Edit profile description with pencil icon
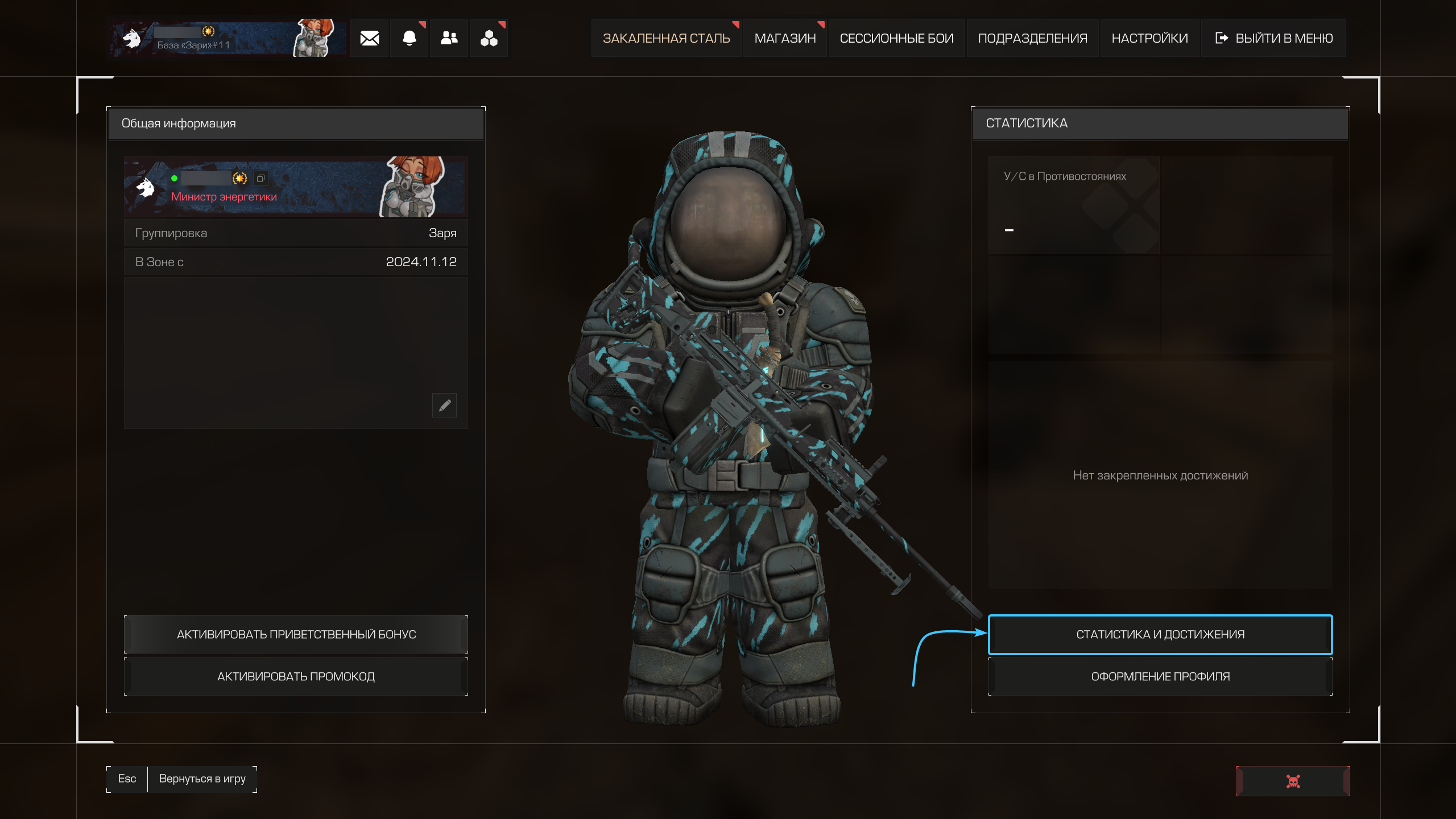The height and width of the screenshot is (819, 1456). click(444, 405)
